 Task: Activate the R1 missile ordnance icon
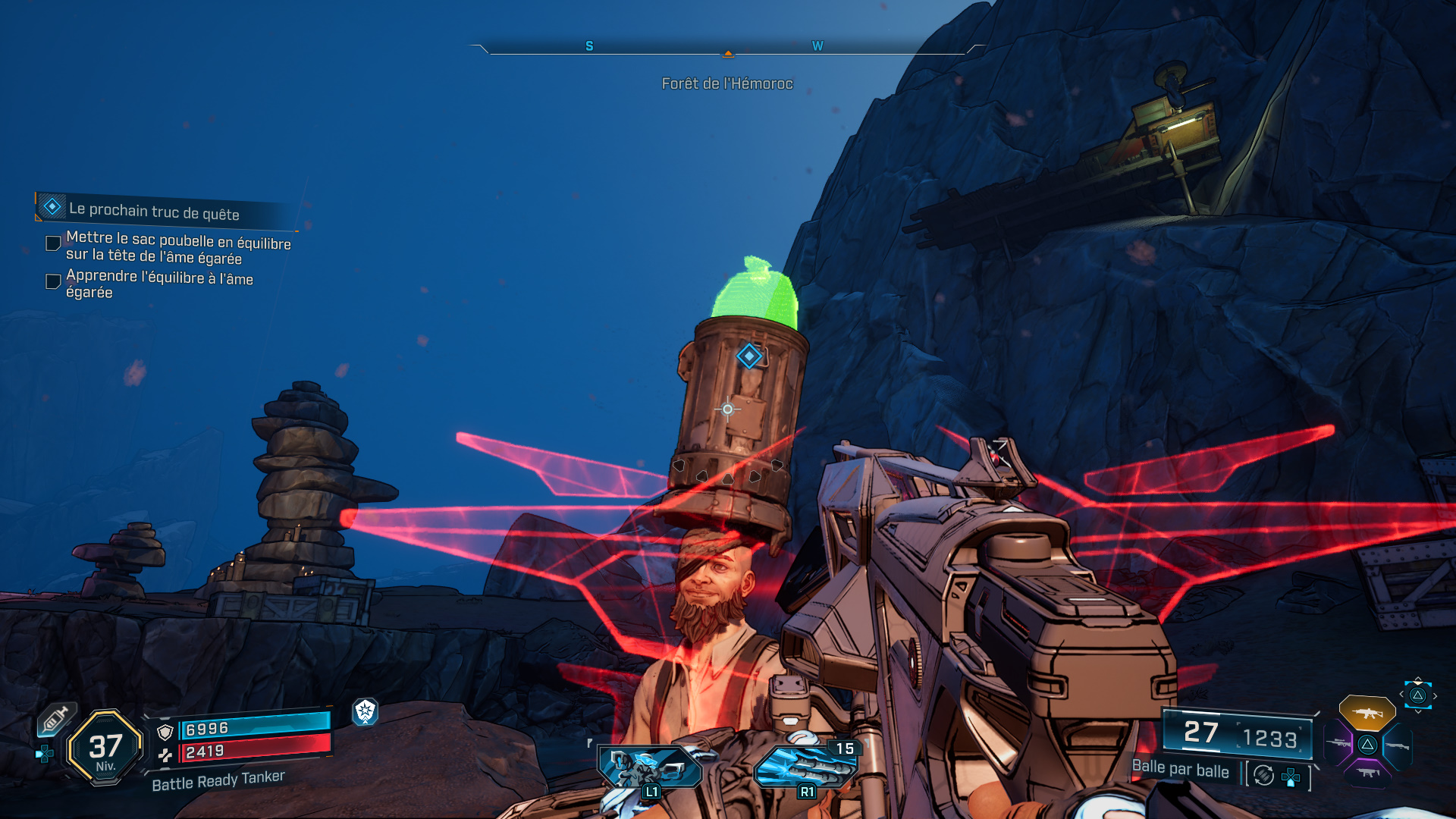coord(805,767)
